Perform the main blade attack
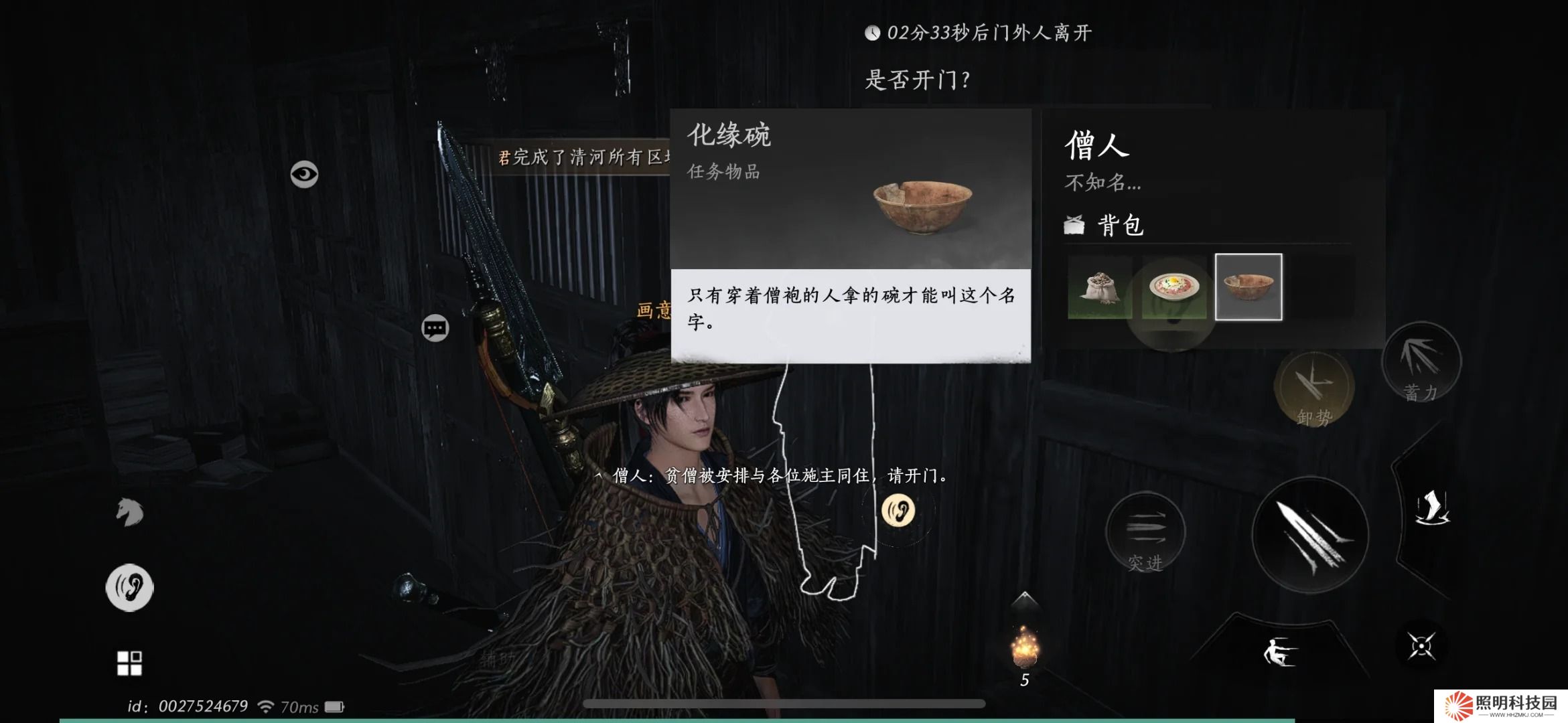1568x723 pixels. [1309, 536]
